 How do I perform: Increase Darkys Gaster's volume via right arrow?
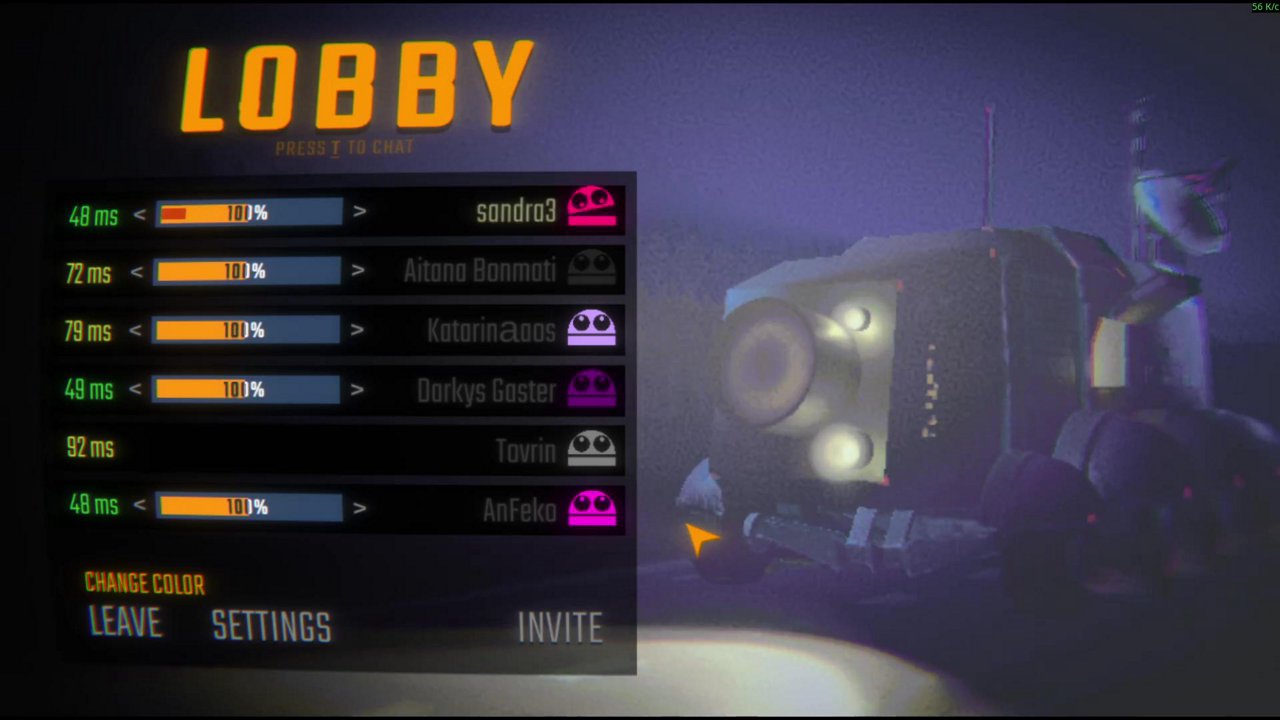(358, 392)
